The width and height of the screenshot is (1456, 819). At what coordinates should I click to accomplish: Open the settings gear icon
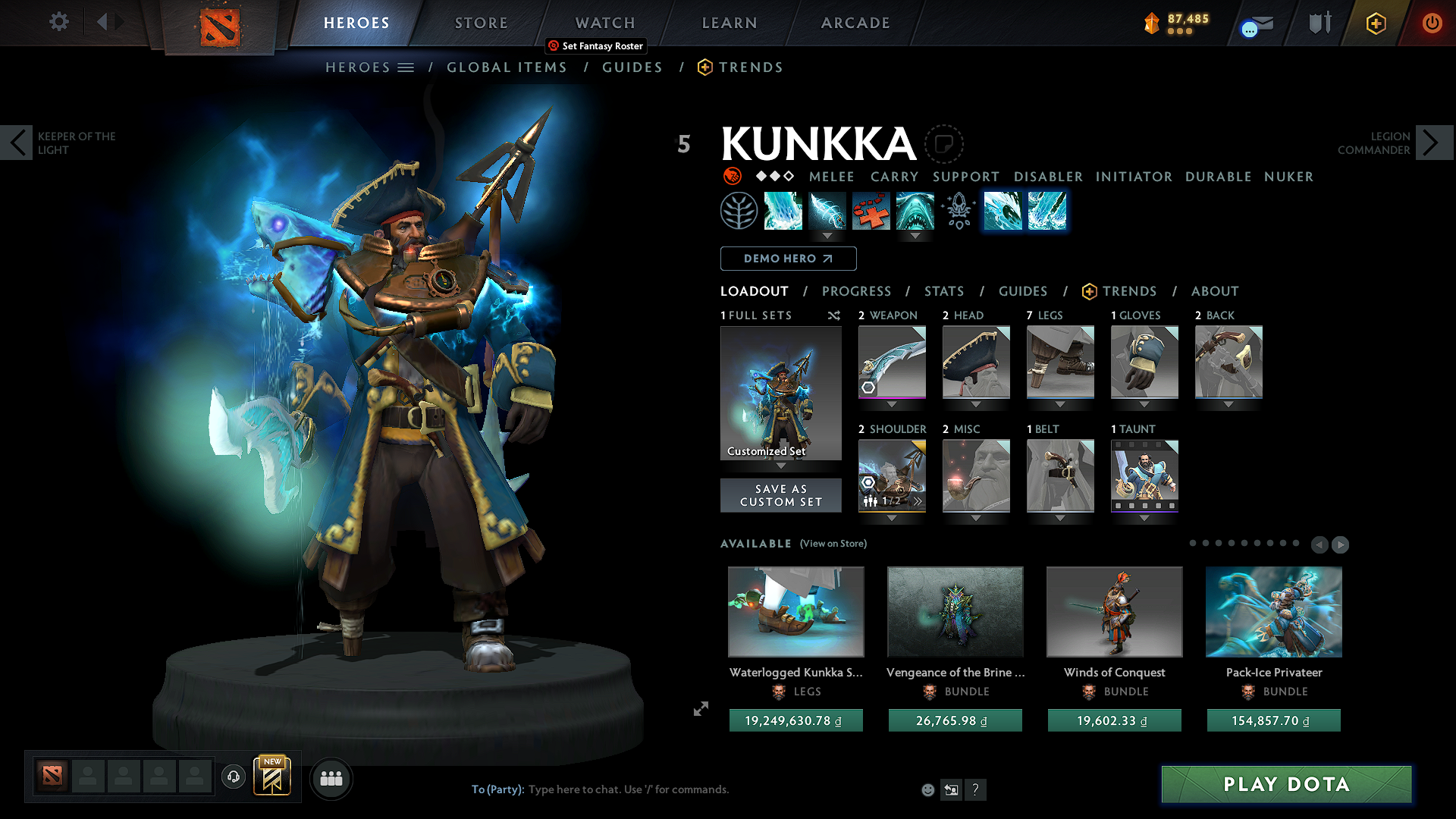click(x=58, y=22)
